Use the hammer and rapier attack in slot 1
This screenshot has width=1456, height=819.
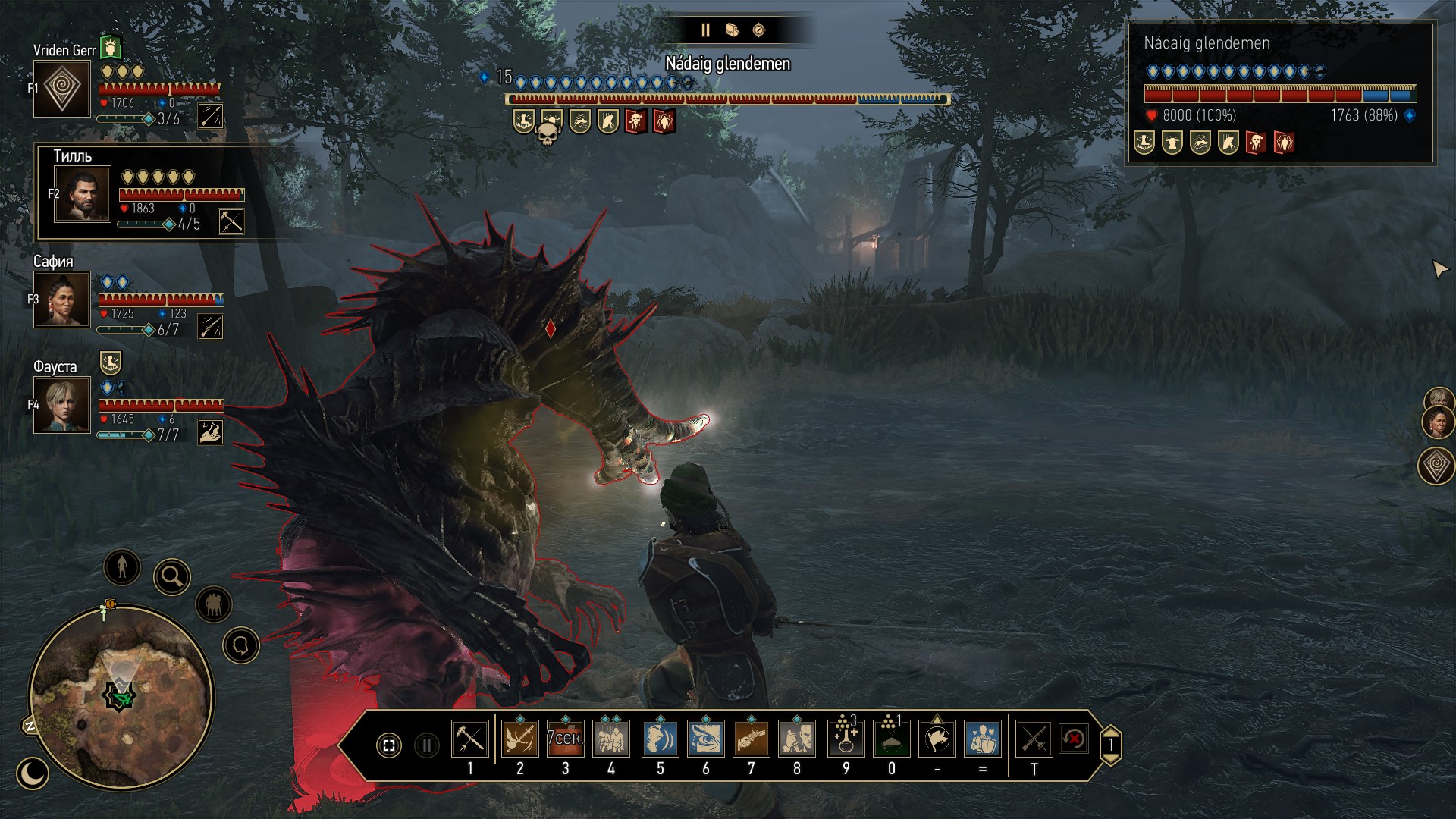click(x=470, y=739)
